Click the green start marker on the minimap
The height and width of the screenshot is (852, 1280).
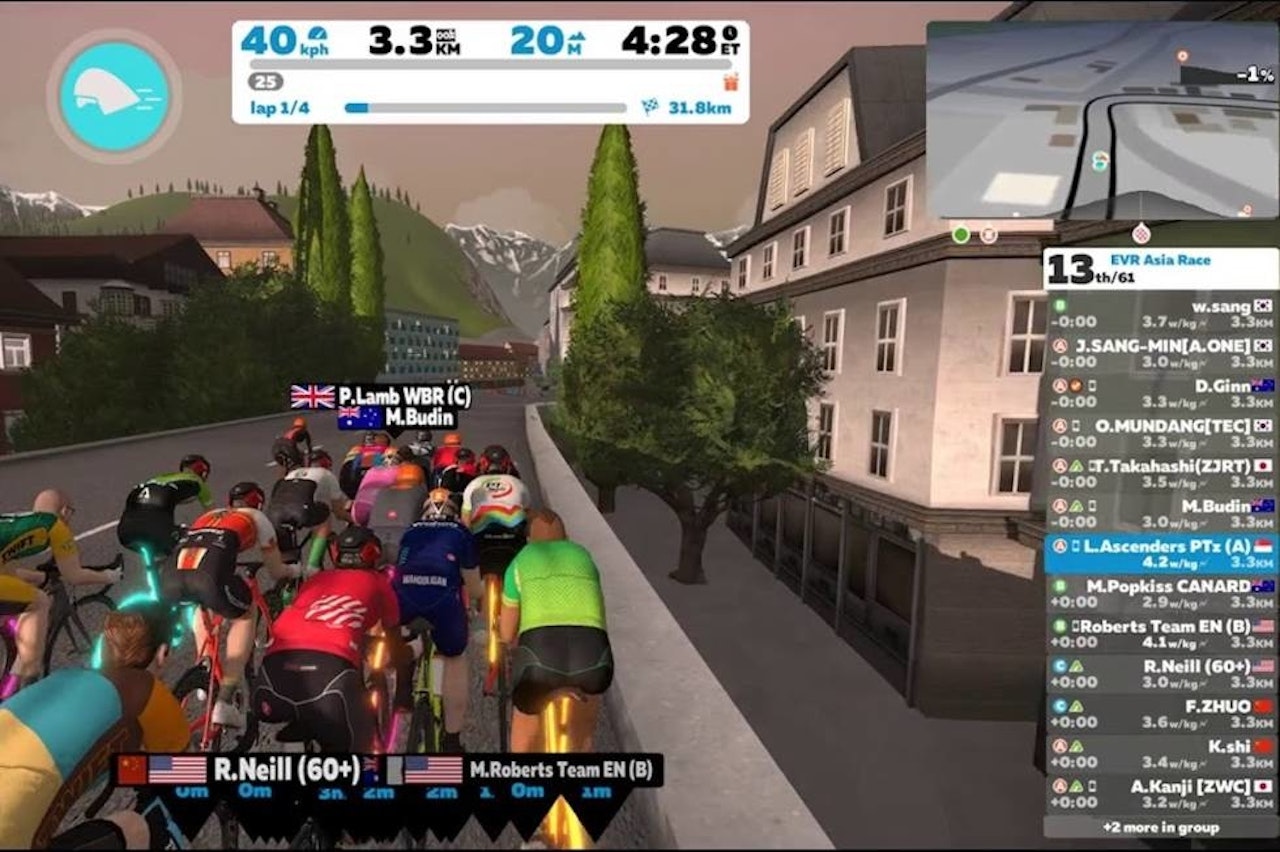click(x=960, y=233)
